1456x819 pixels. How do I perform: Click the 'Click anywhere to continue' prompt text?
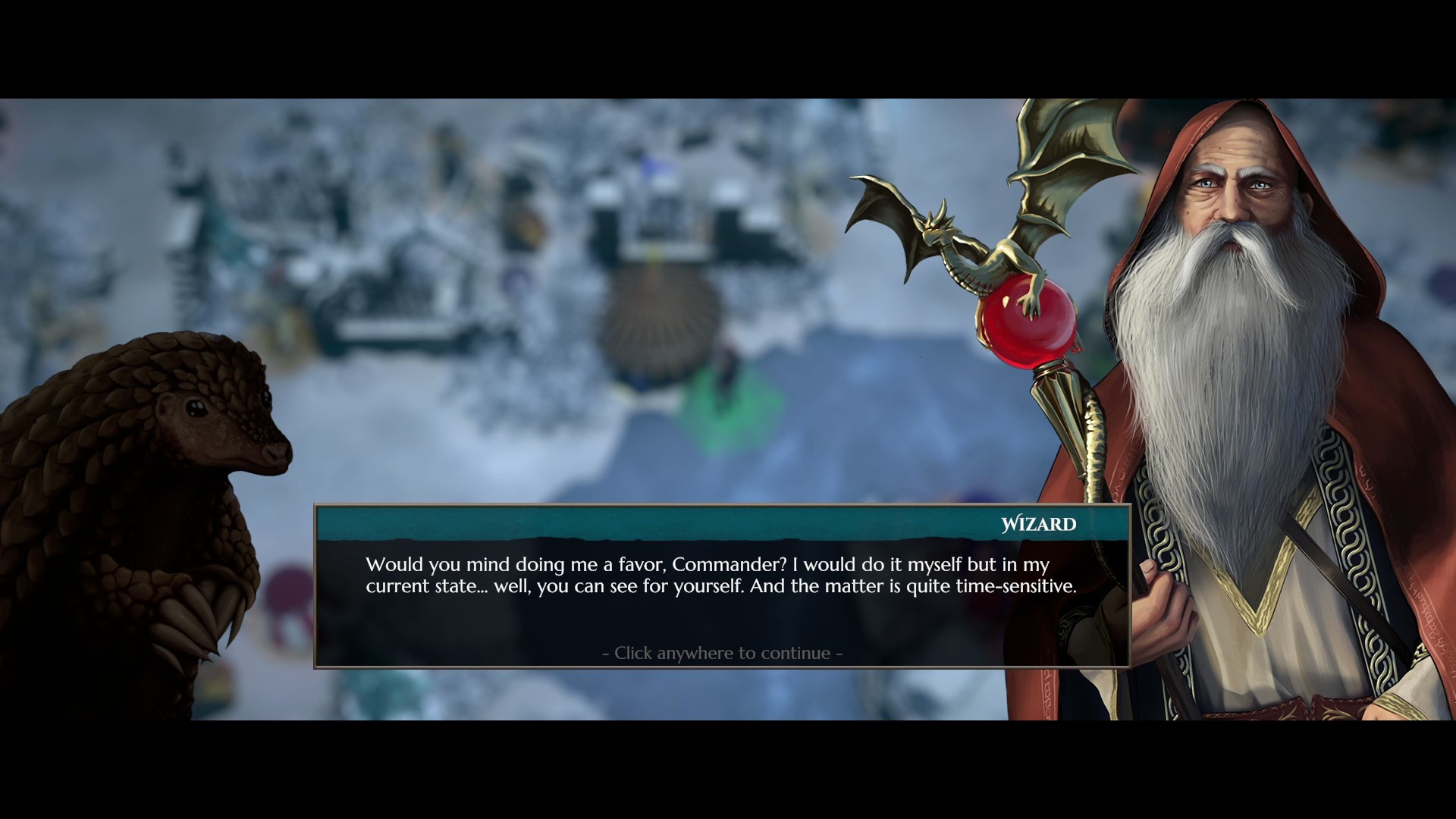(720, 651)
